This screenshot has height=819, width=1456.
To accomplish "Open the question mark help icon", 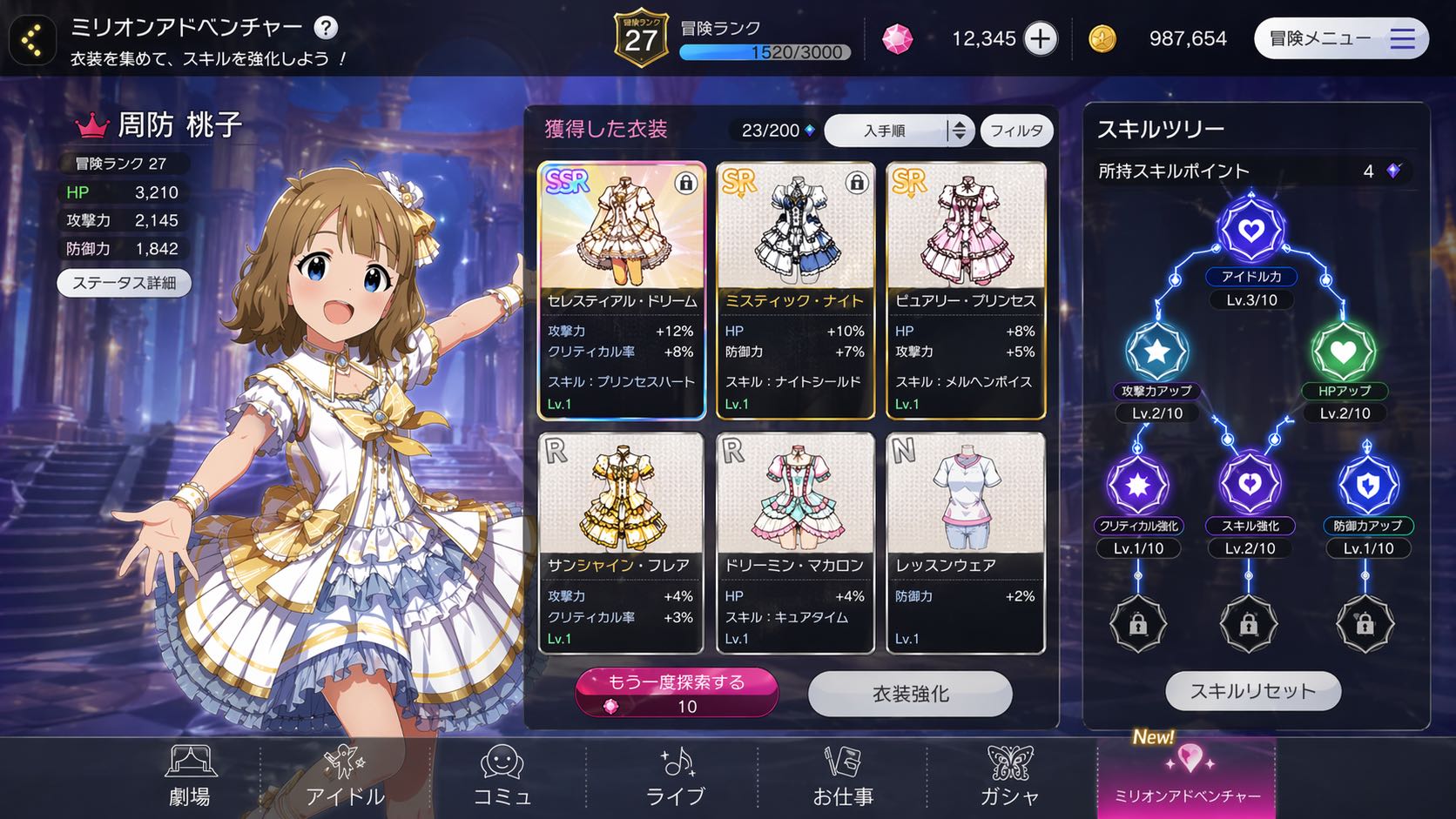I will click(326, 28).
